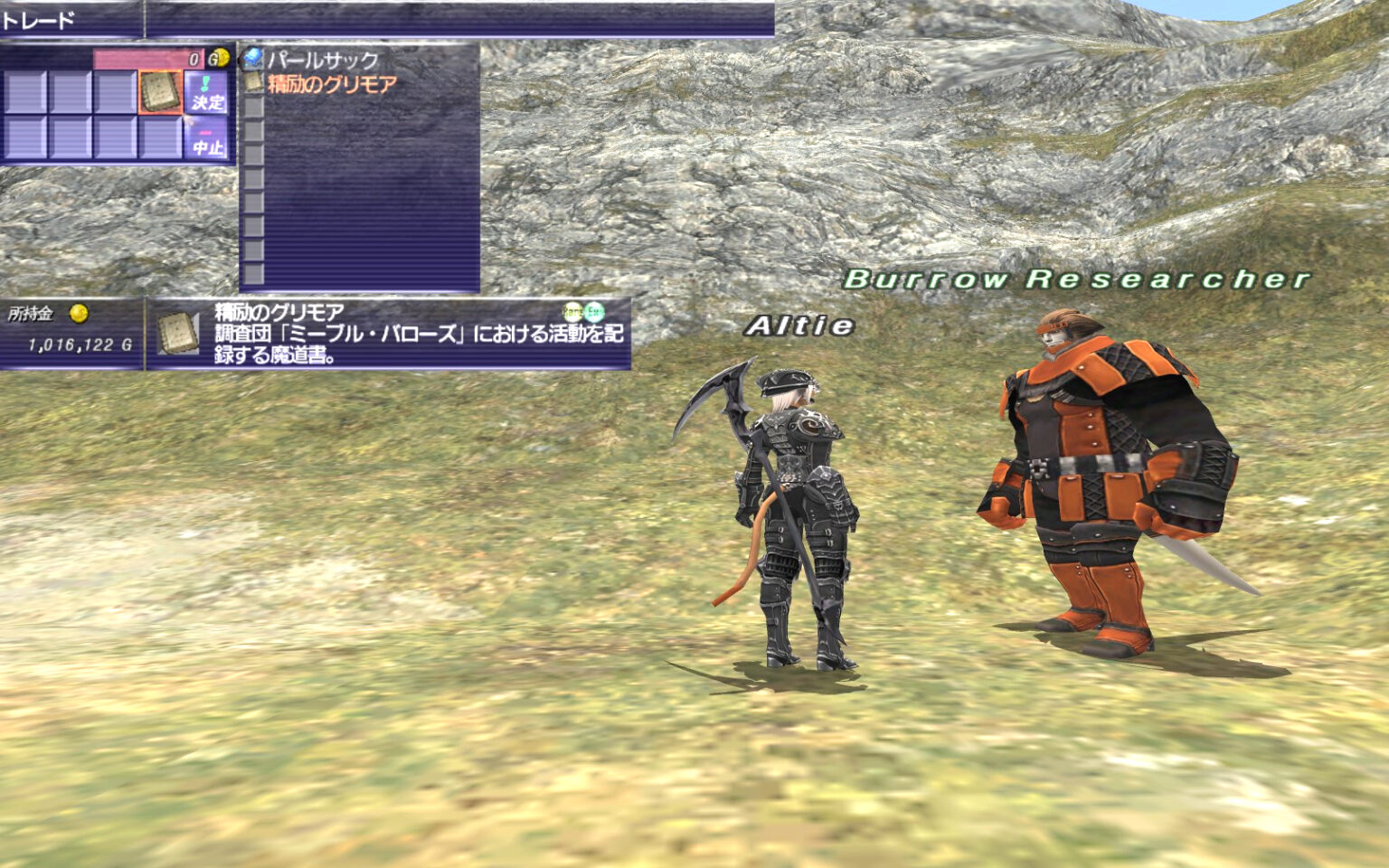Click the Ex tag icon on the item description
This screenshot has width=1389, height=868.
[595, 312]
